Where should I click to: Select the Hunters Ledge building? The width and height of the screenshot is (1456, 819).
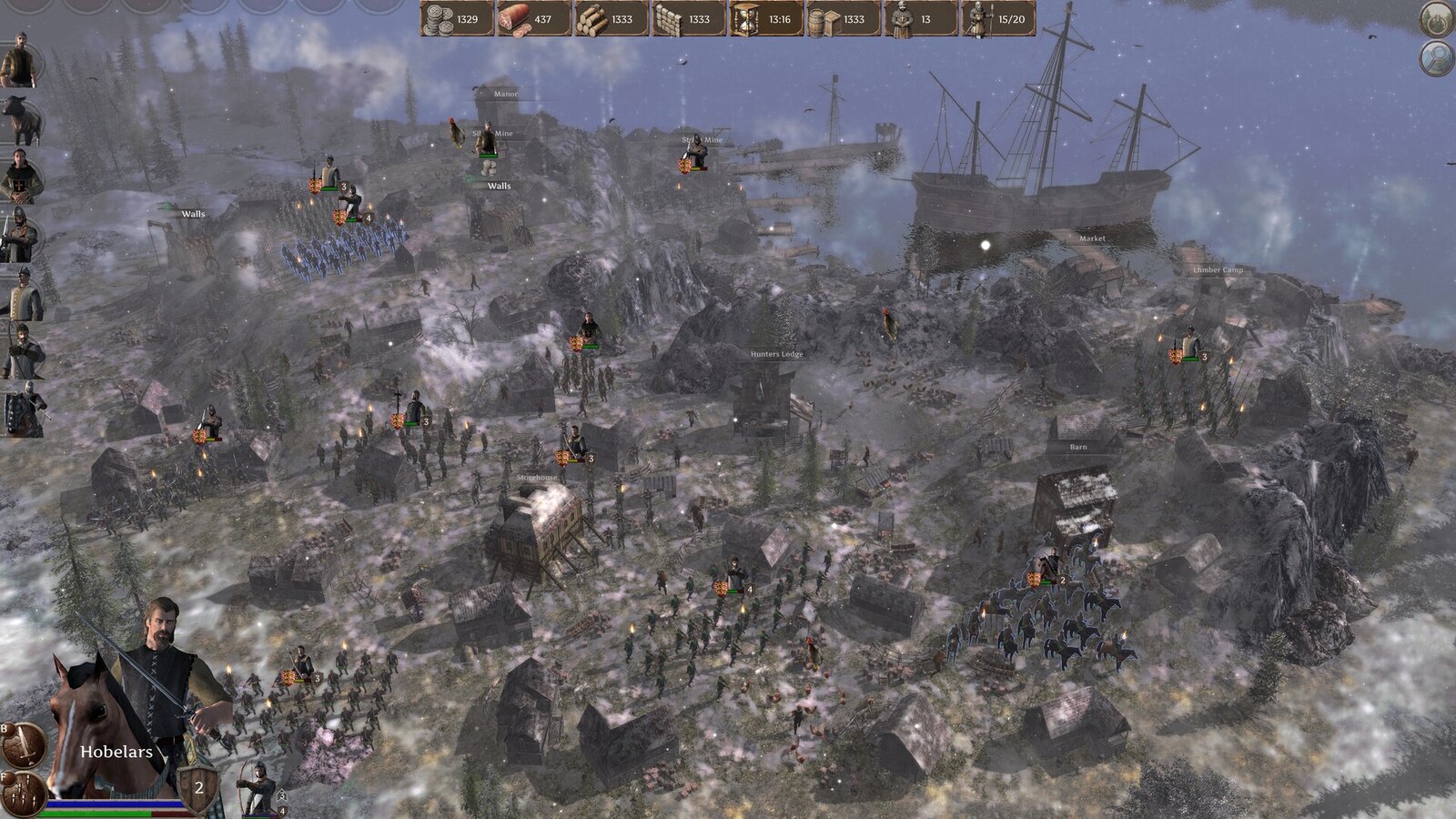[x=775, y=353]
